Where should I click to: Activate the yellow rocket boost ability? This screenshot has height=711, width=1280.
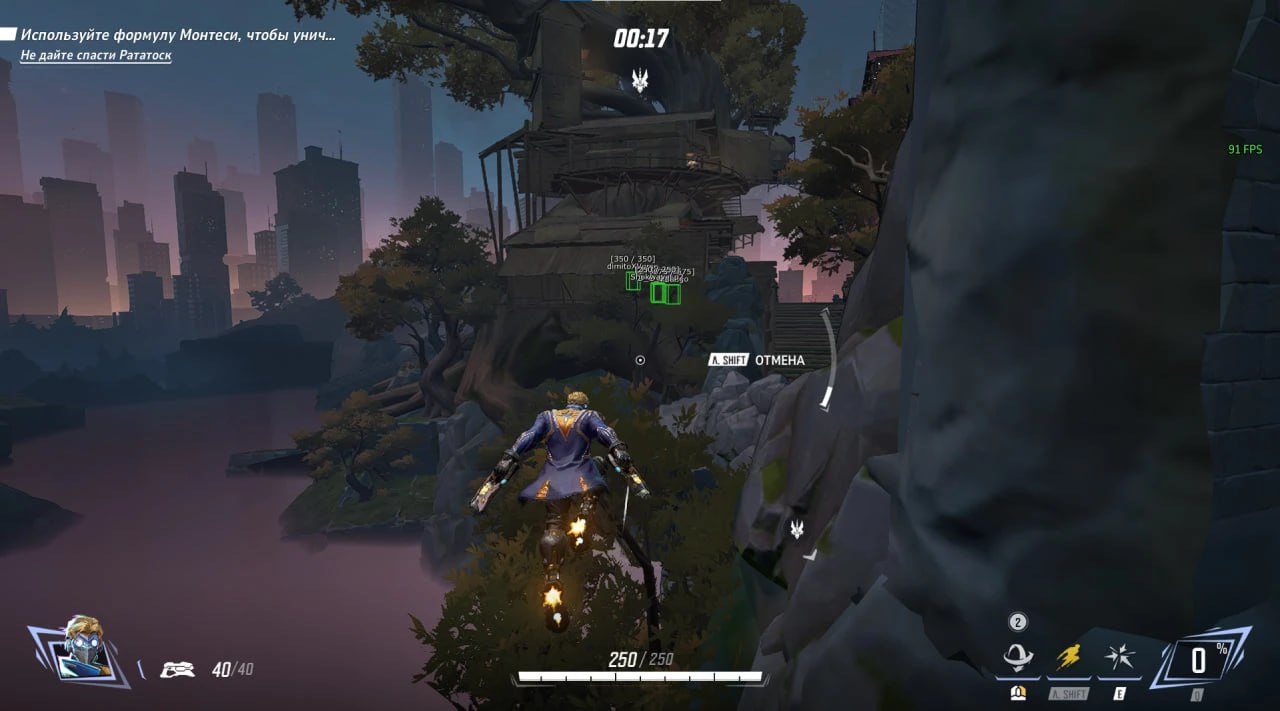coord(1068,658)
